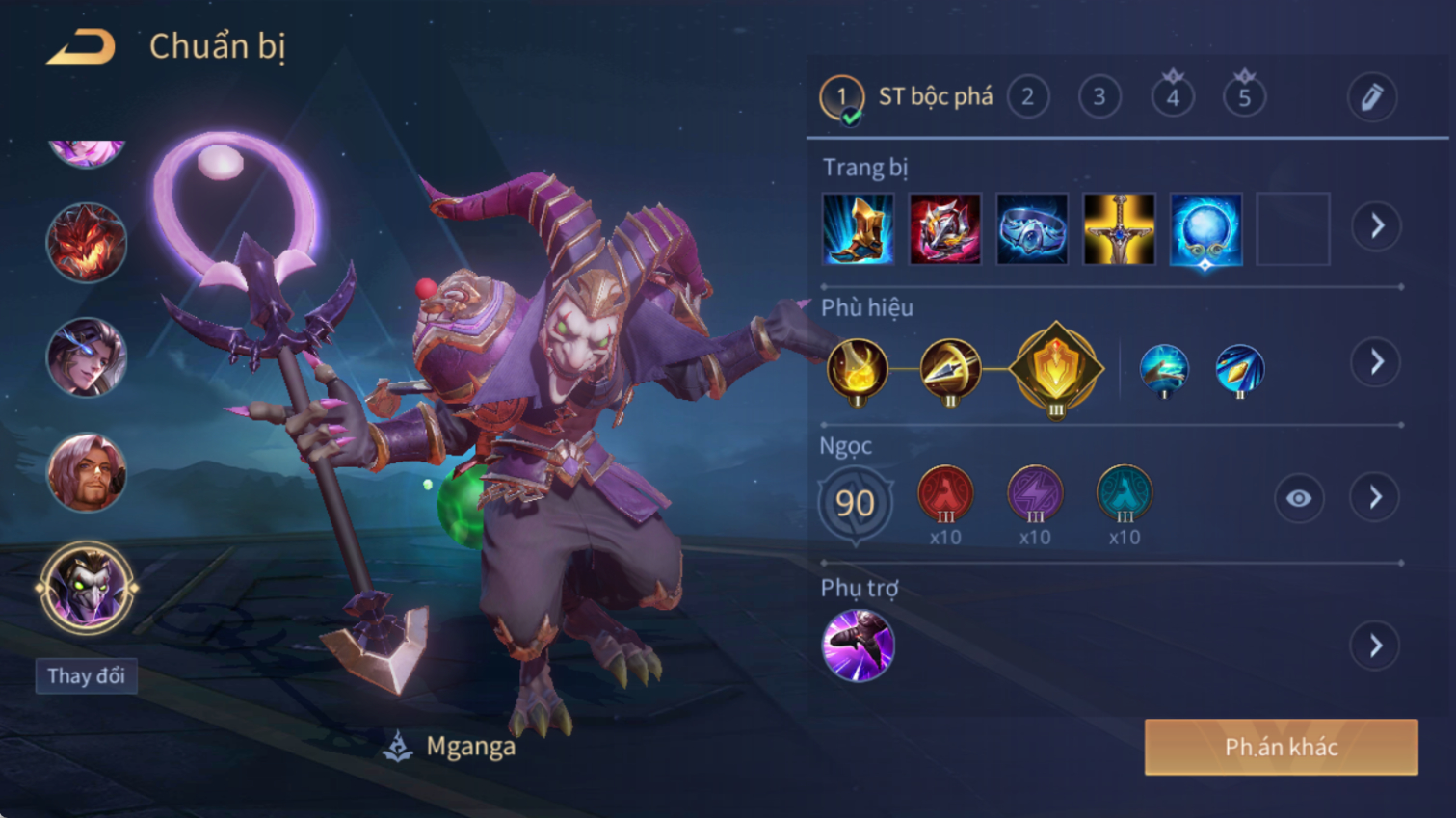Select the red demon hero portrait
This screenshot has width=1456, height=818.
(87, 242)
